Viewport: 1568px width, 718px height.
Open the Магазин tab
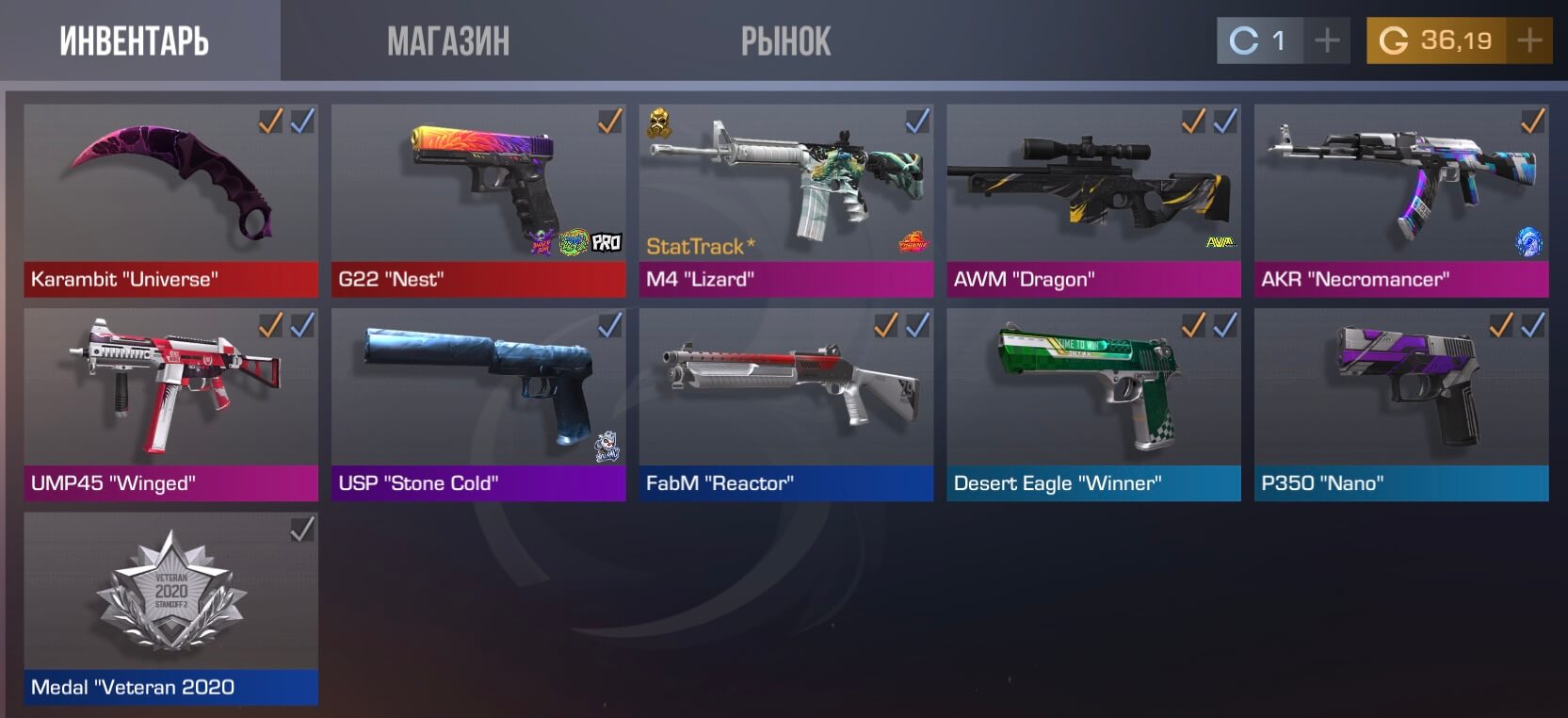point(448,41)
